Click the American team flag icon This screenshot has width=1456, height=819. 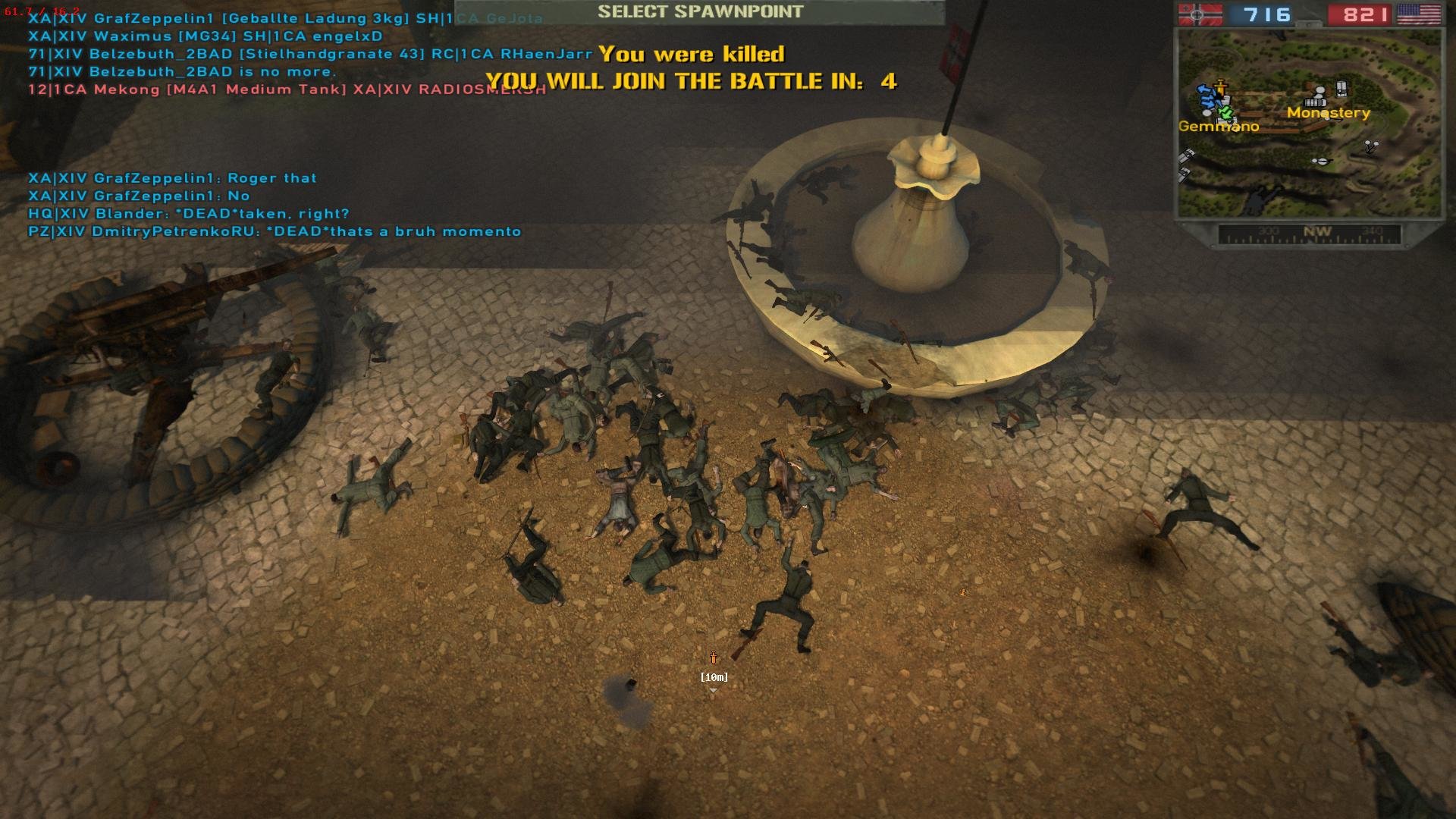pos(1418,14)
